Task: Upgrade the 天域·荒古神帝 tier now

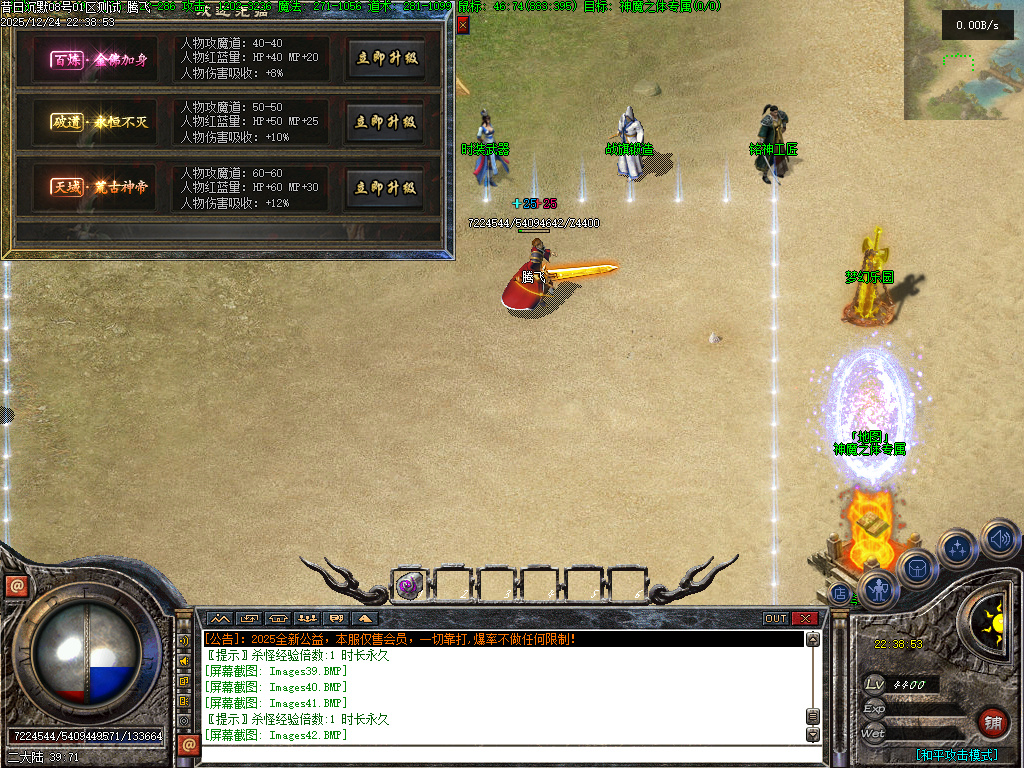Action: coord(385,188)
